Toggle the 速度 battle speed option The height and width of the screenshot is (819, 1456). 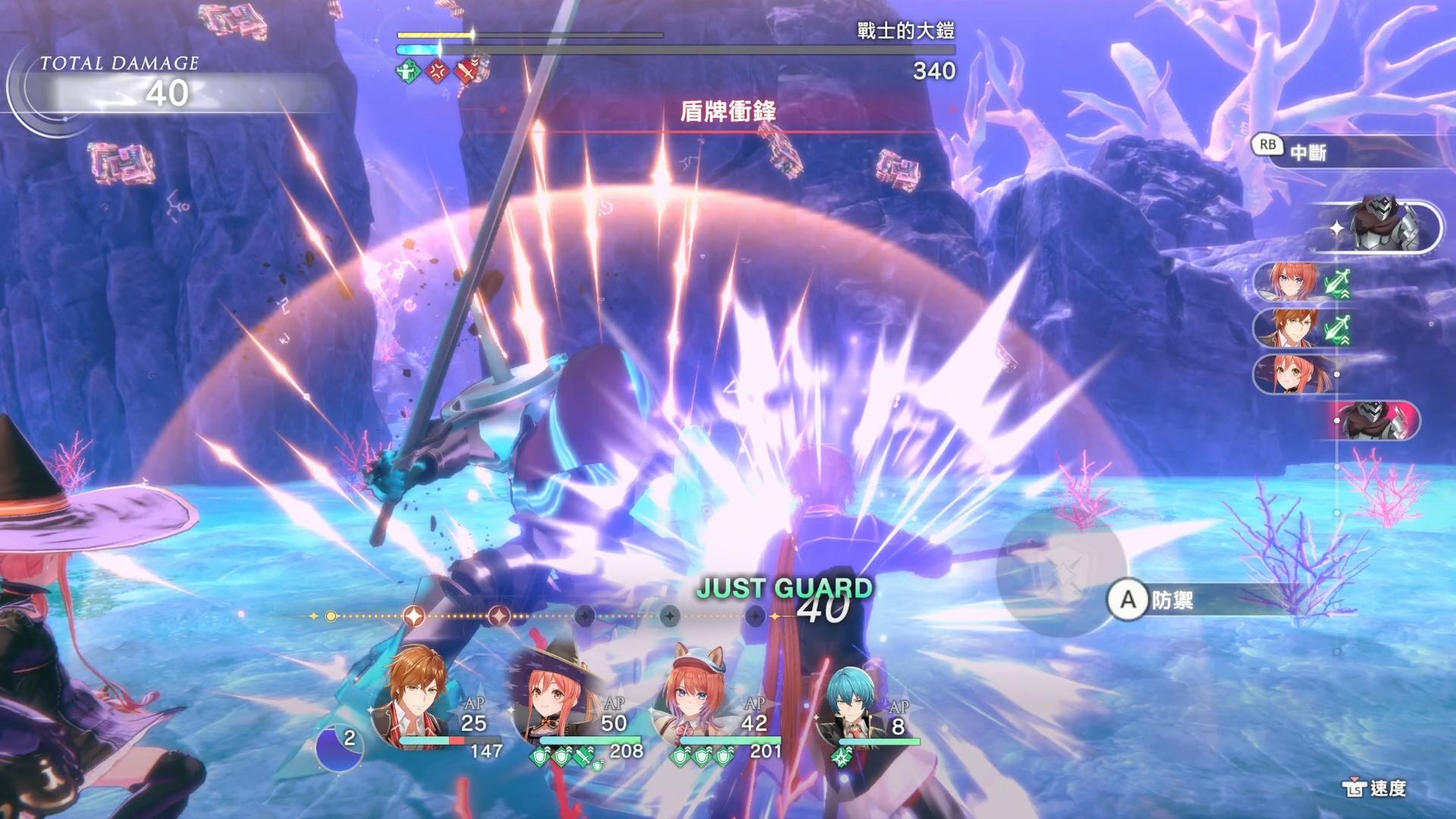click(1376, 789)
